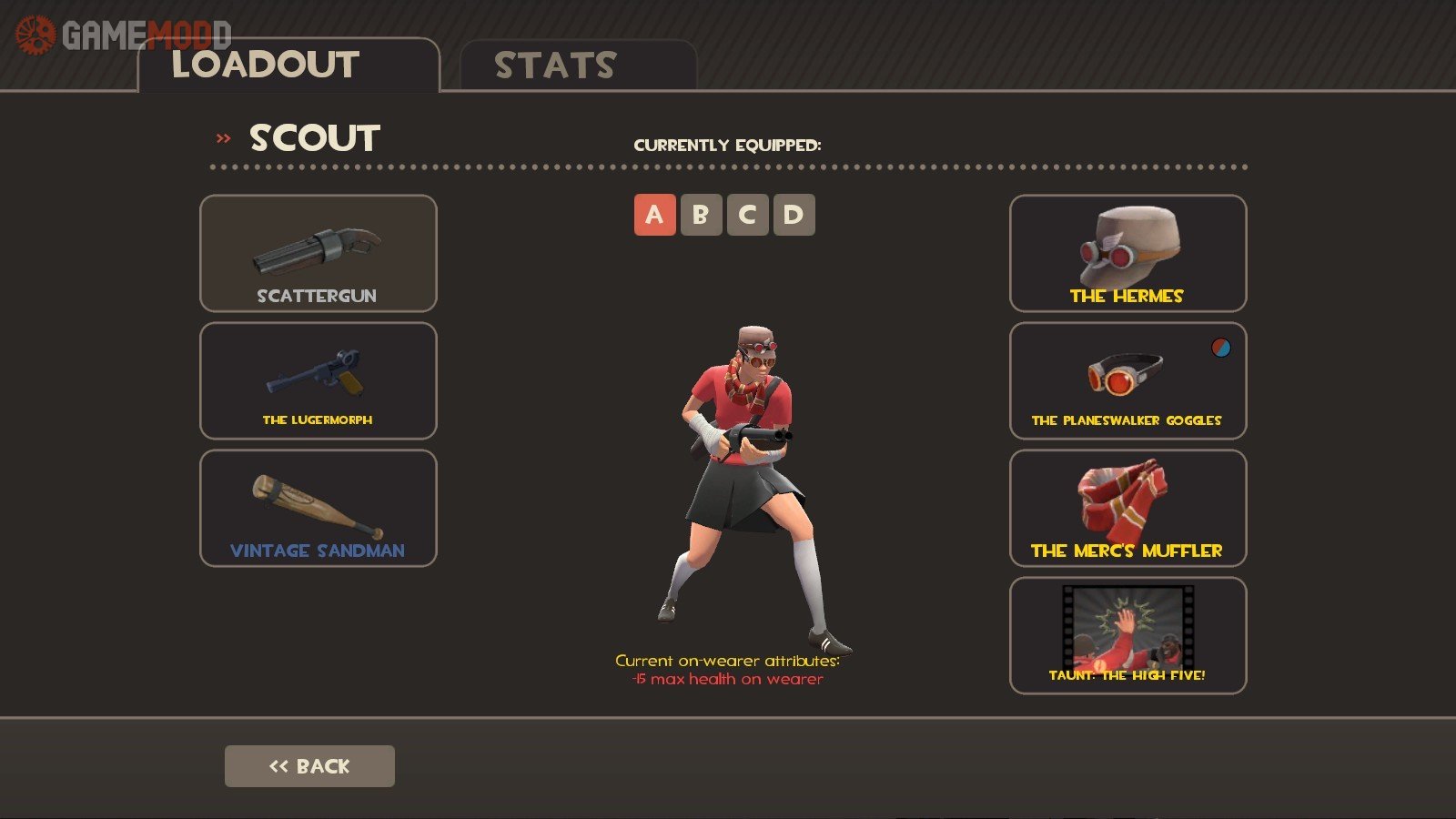Activate loadout preset D

click(794, 215)
